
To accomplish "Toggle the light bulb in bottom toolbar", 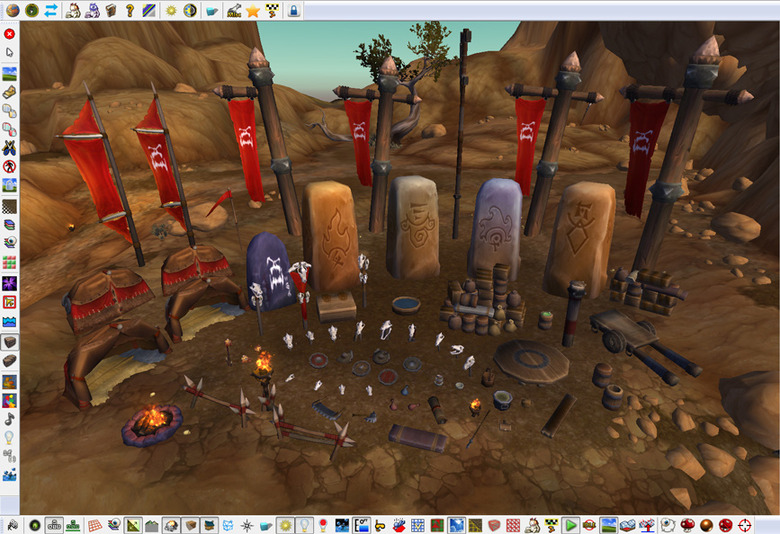I will point(303,524).
